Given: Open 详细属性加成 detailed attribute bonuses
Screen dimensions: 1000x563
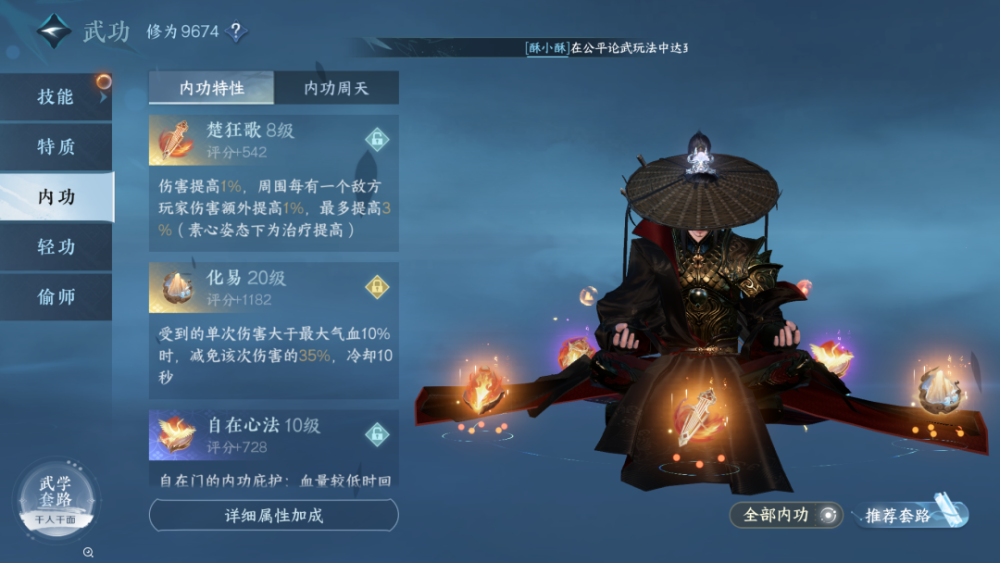Looking at the screenshot, I should (273, 516).
